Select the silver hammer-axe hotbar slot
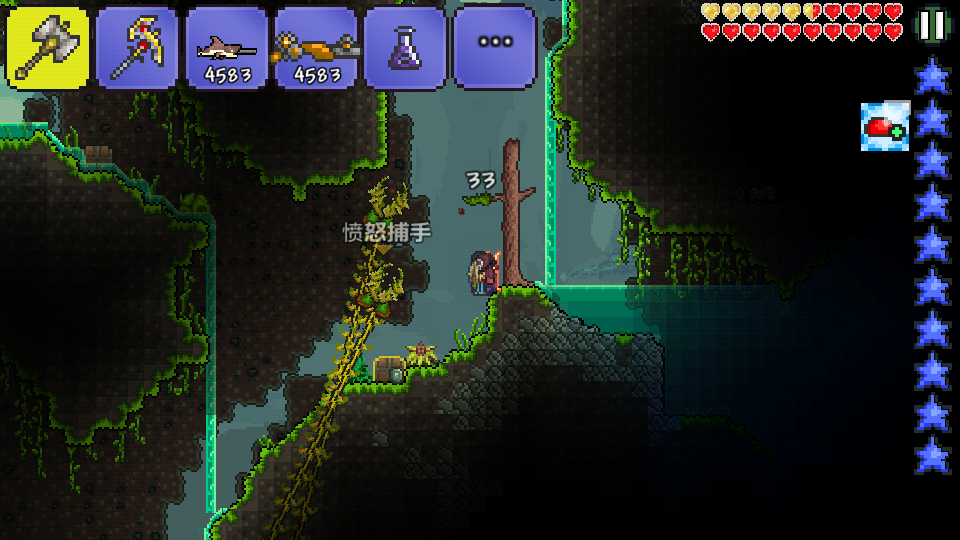Screen dimensions: 960x540 coord(47,47)
